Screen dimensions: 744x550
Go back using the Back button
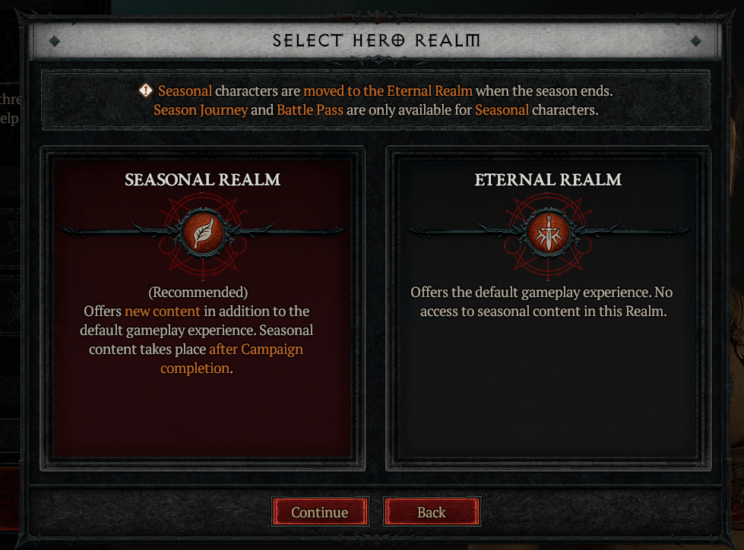point(431,512)
